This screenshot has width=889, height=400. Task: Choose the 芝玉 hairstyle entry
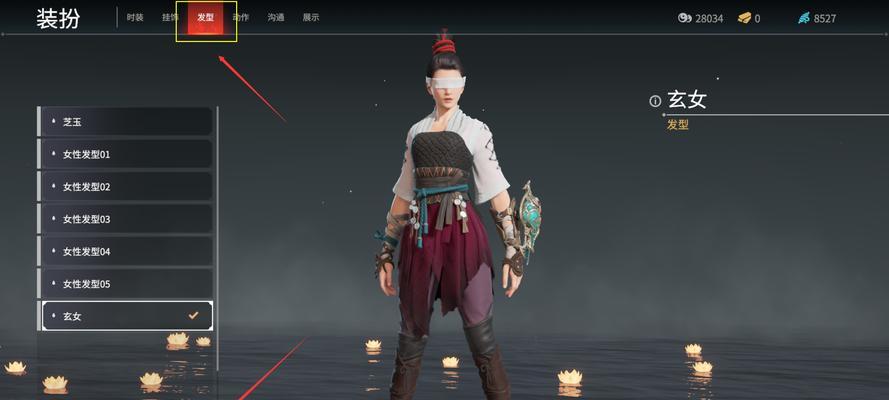pos(126,122)
